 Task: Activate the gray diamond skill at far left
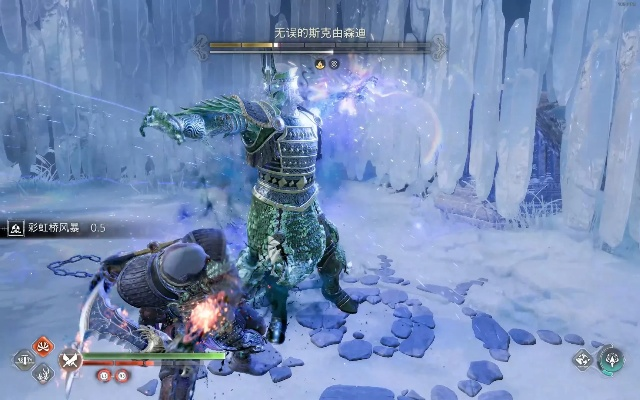[x=23, y=360]
